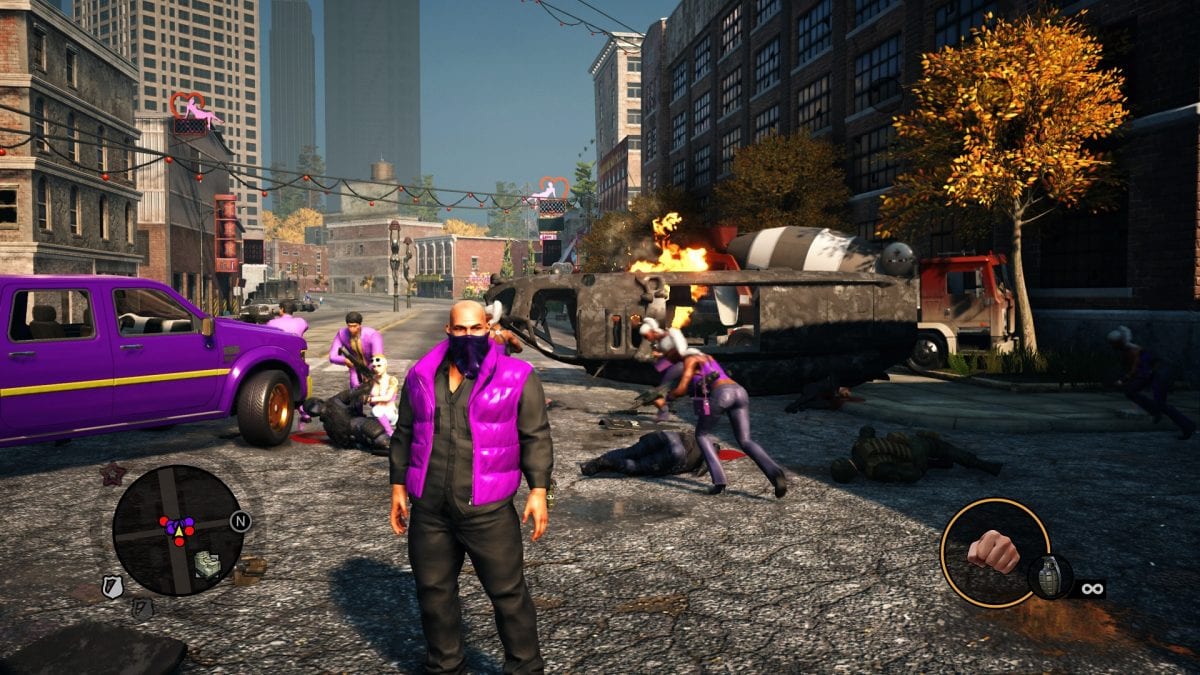
Task: Click the bright police notoriety shield icon
Action: 113,587
